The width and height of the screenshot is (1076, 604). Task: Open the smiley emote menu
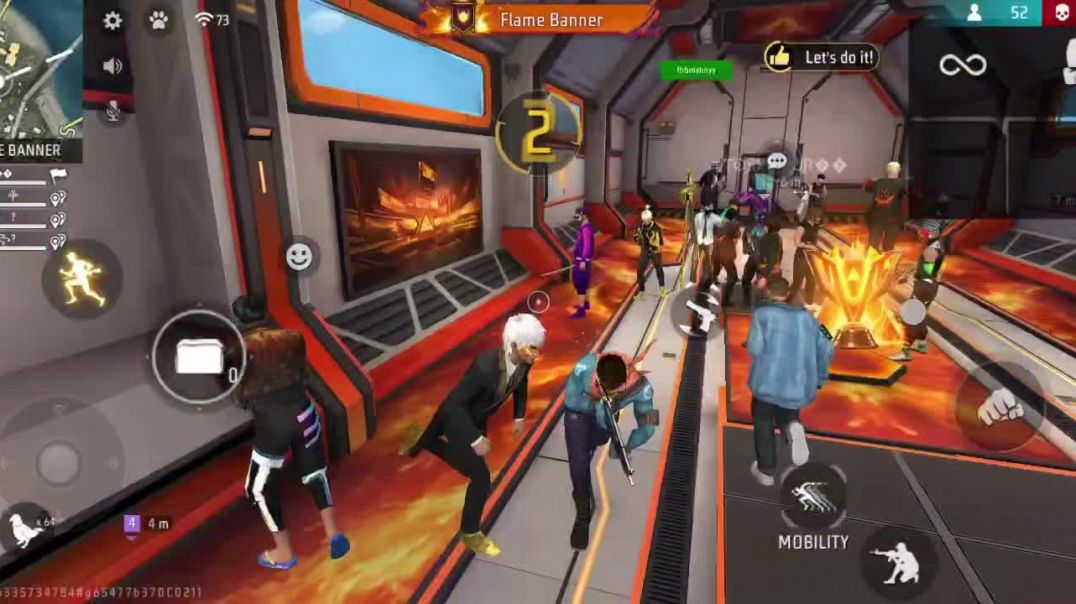click(x=299, y=257)
